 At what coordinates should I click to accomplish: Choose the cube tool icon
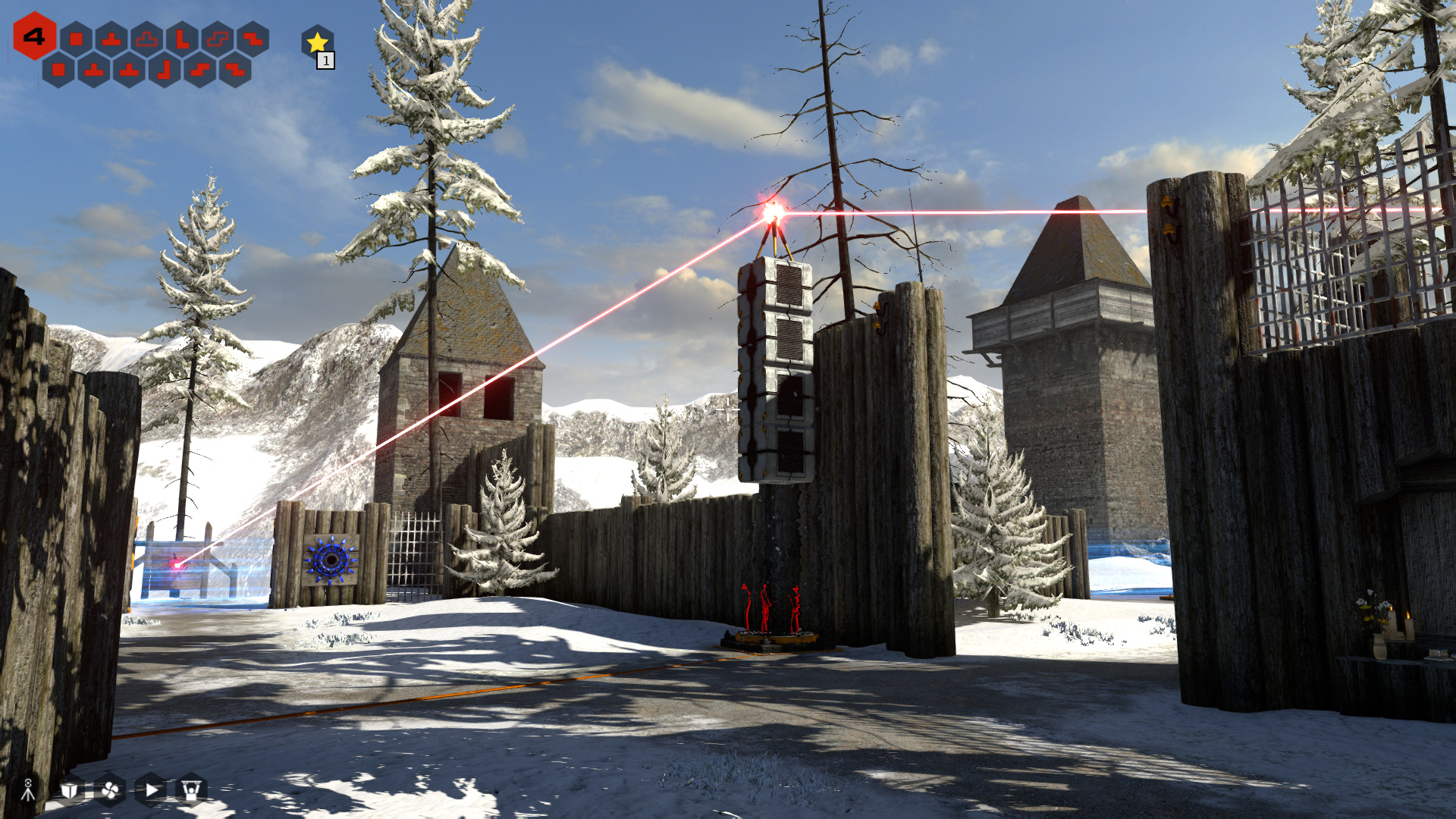[69, 790]
